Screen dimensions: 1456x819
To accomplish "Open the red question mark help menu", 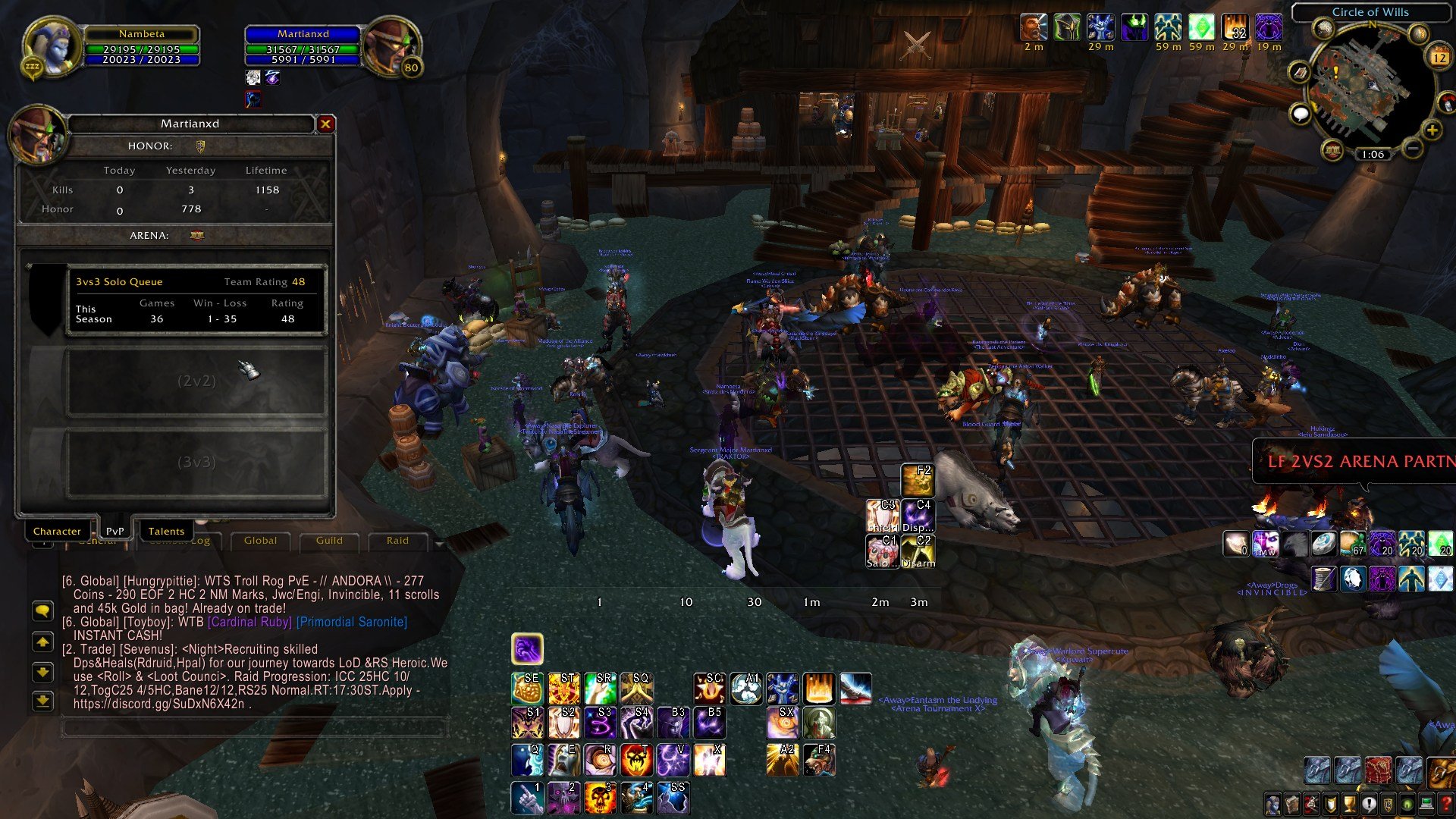I will click(x=1446, y=804).
